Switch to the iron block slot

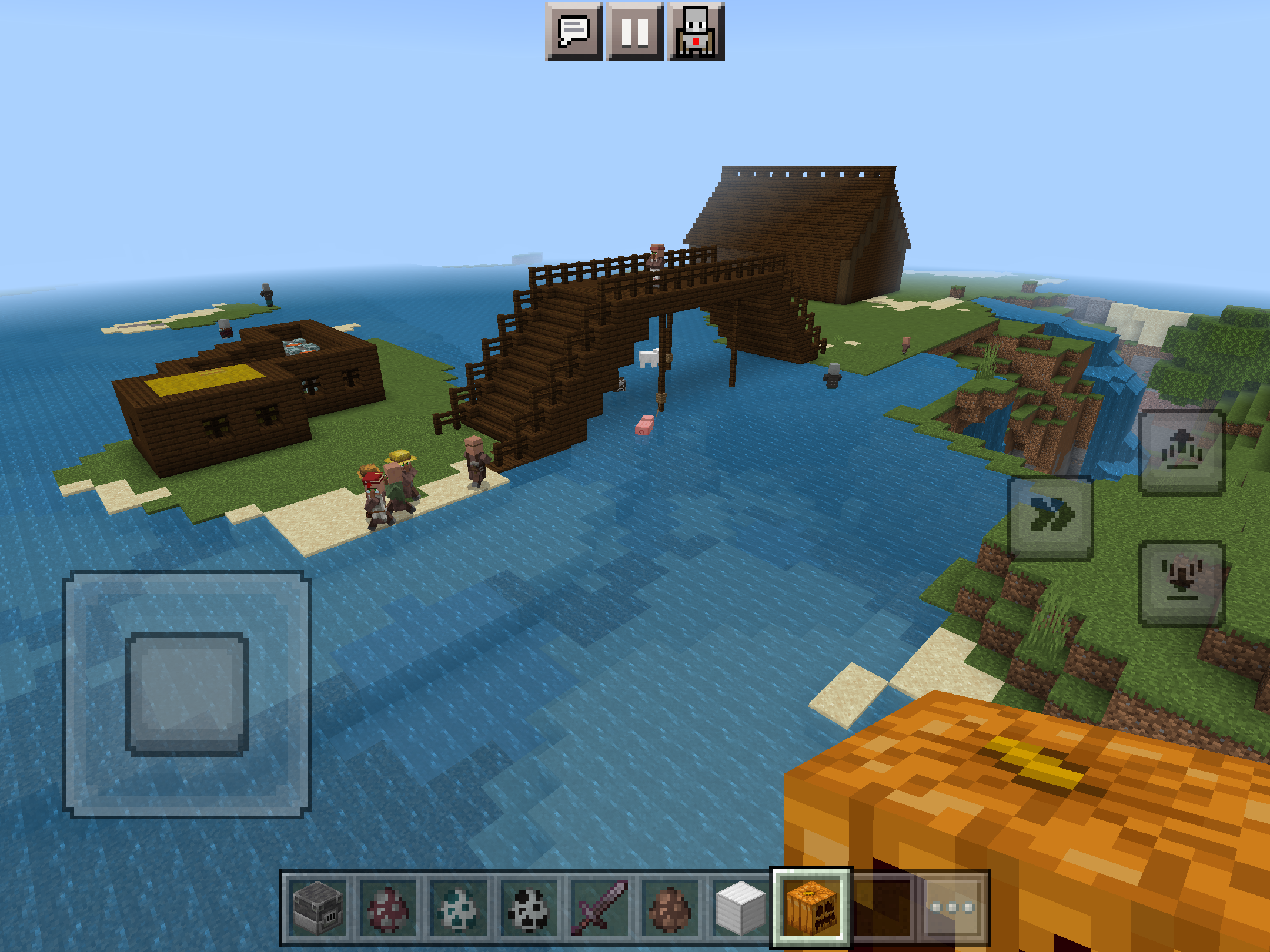740,907
